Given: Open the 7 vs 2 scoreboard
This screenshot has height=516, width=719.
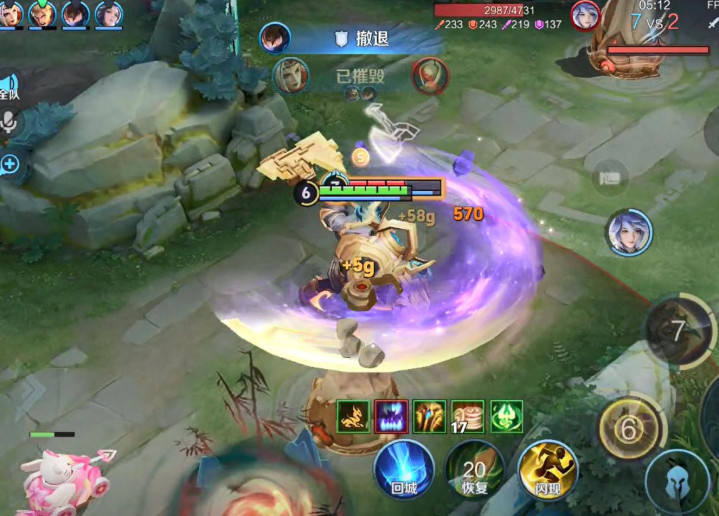Looking at the screenshot, I should (x=655, y=21).
